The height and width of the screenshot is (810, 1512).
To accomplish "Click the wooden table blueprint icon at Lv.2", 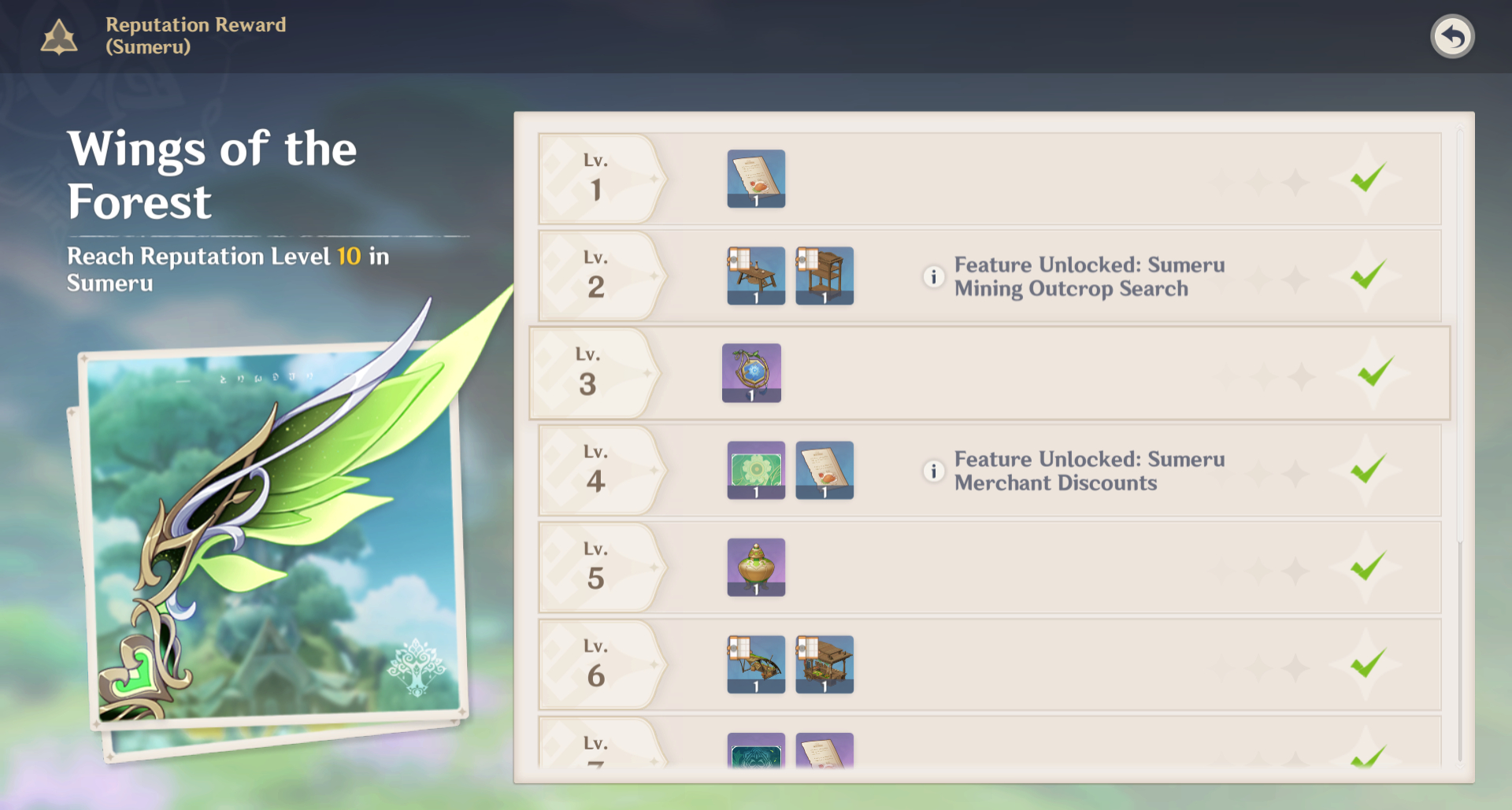I will 755,276.
